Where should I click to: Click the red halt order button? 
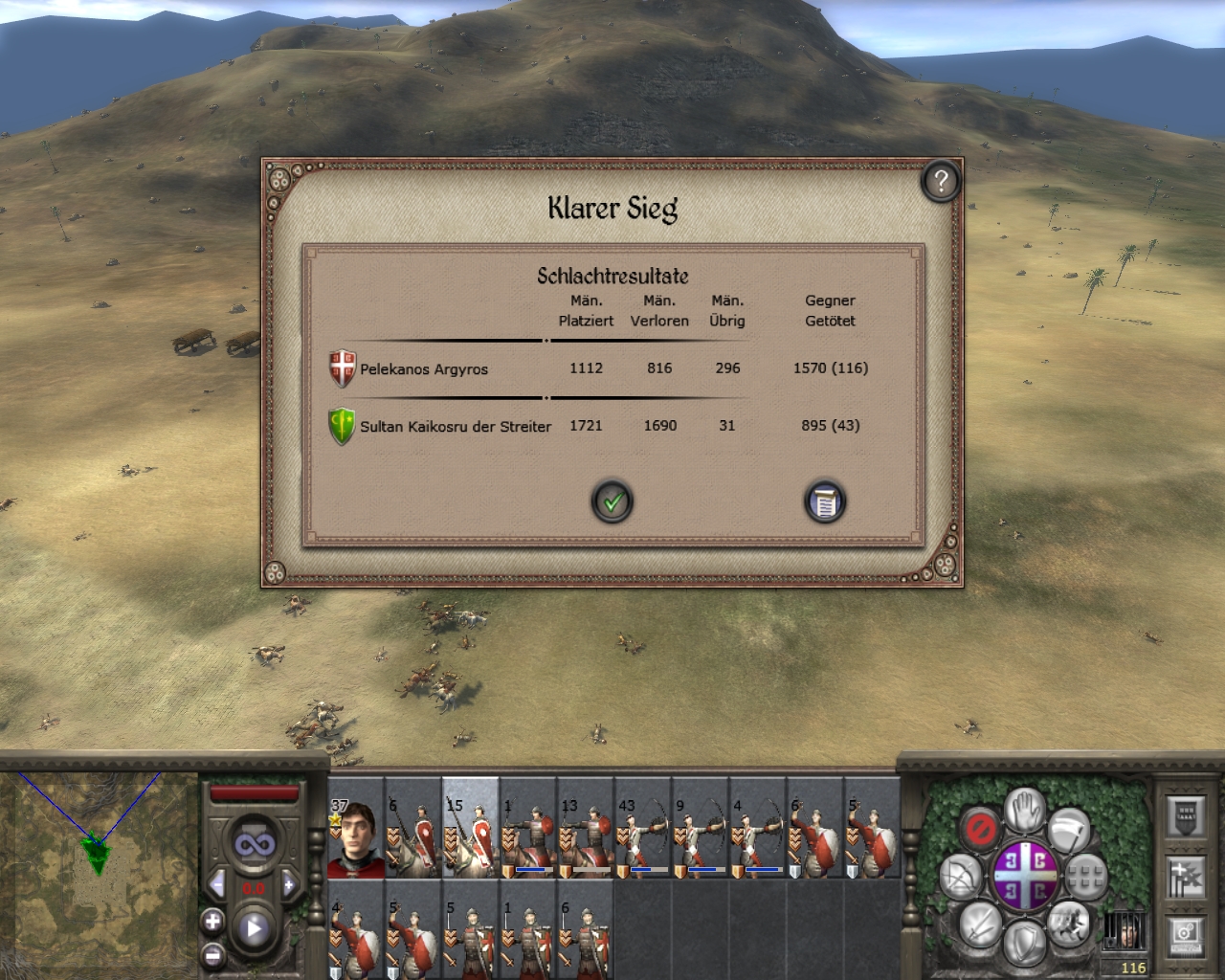click(980, 828)
